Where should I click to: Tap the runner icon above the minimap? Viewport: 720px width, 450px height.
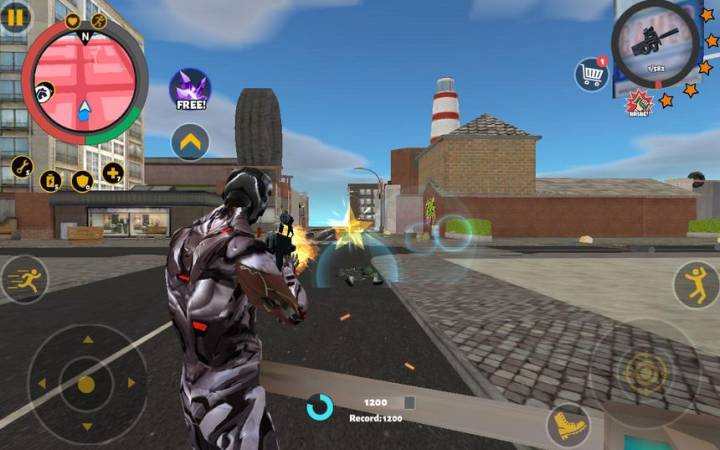(98, 20)
